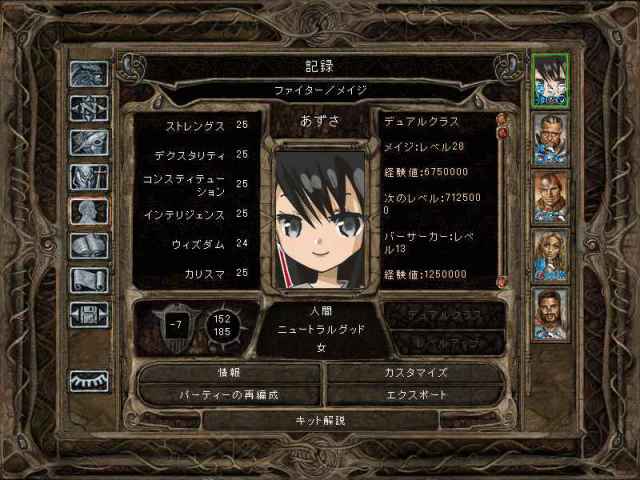Open the area map compass icon

(x=89, y=108)
